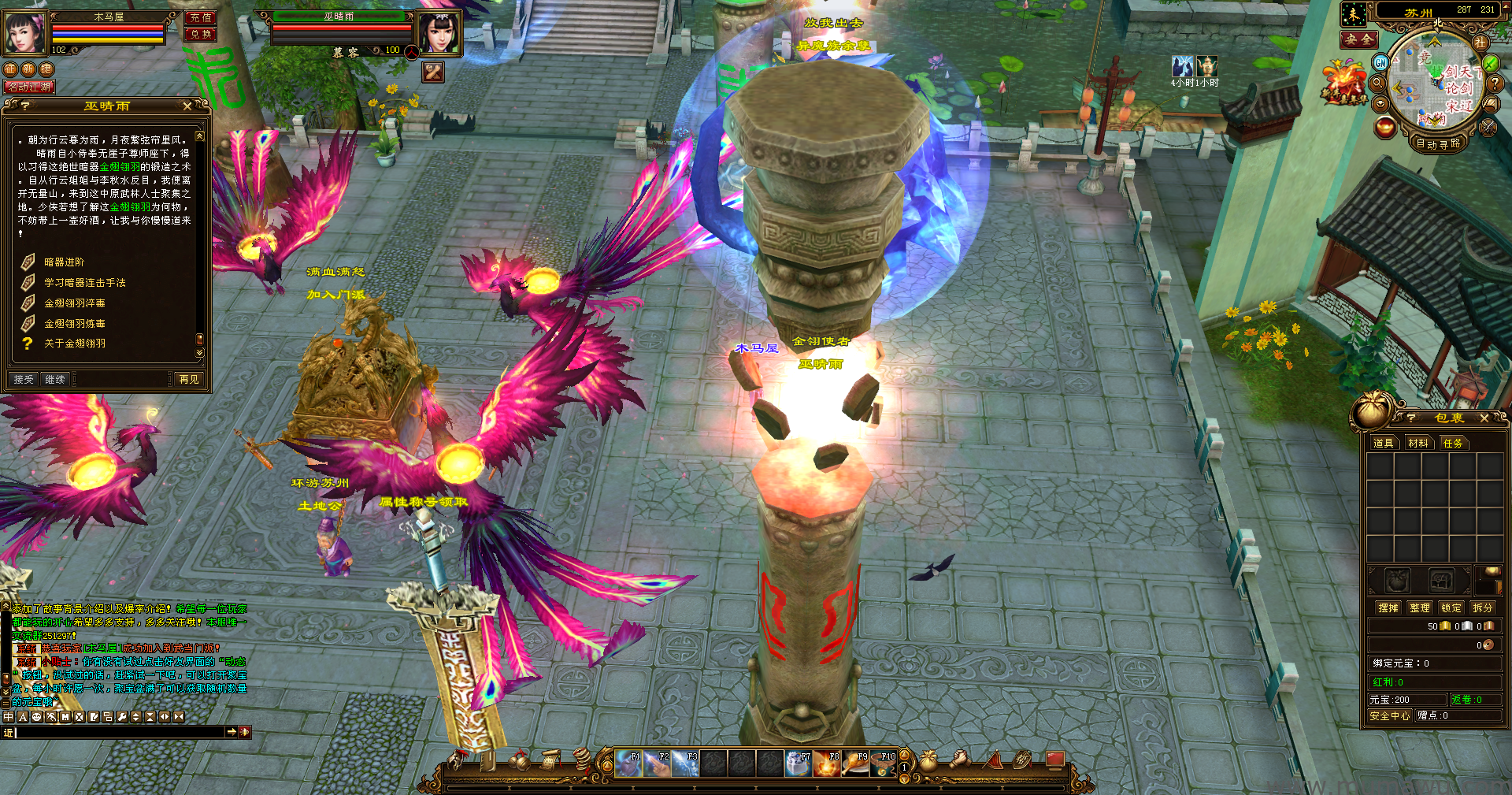Choose the 暗器进阶 dialogue option
Screen dimensions: 1512x795
[x=64, y=262]
